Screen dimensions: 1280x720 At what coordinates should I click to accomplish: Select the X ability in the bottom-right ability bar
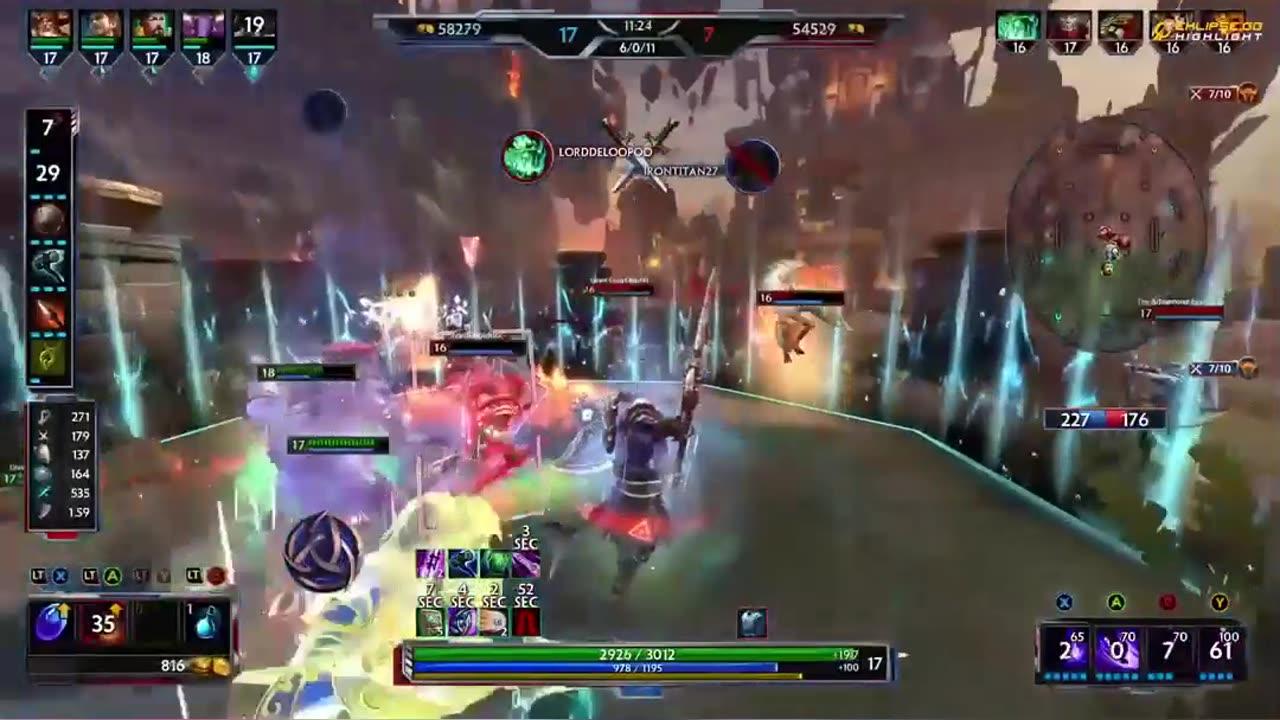pos(1064,650)
